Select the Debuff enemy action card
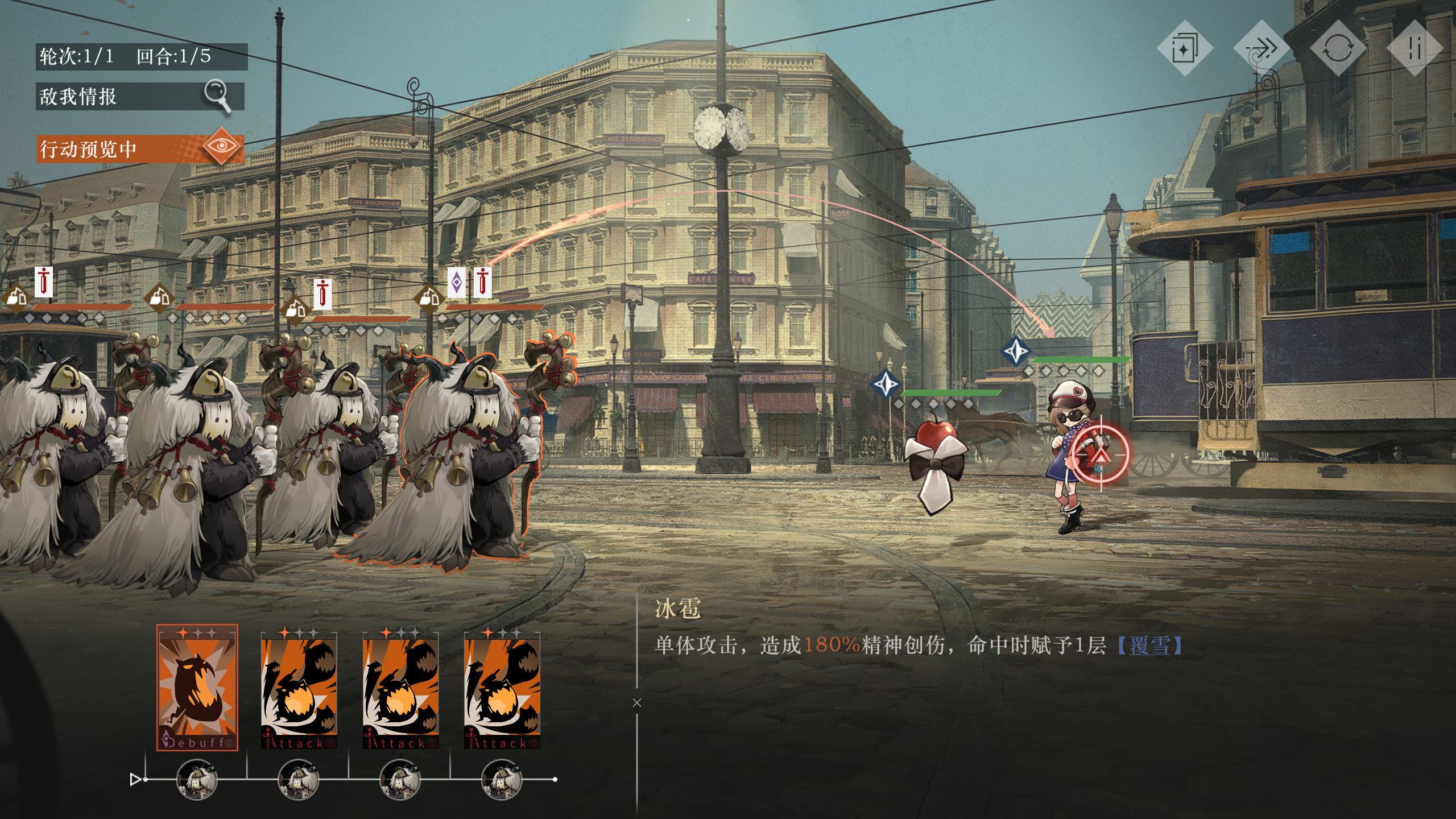The height and width of the screenshot is (819, 1456). (x=197, y=687)
